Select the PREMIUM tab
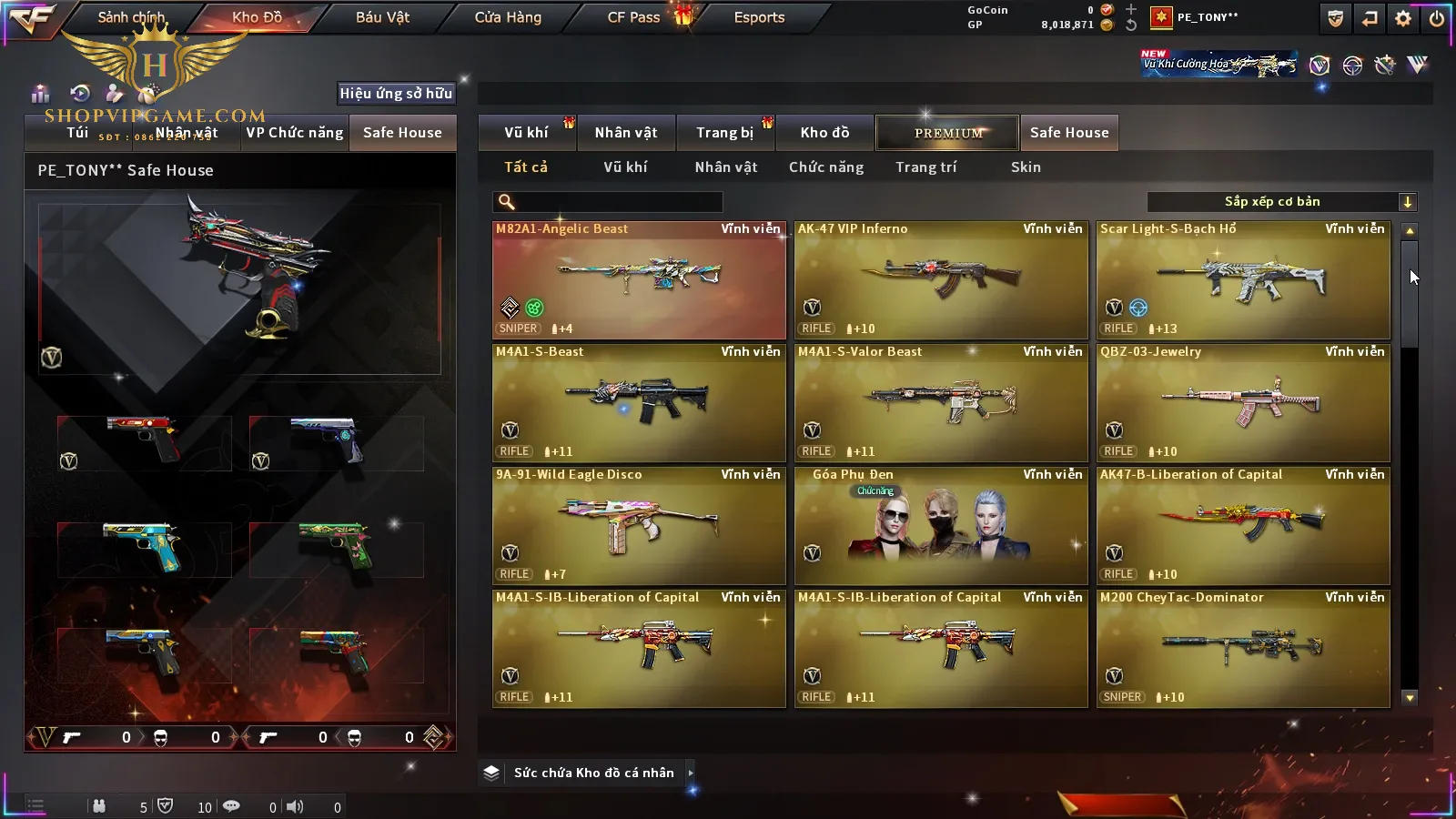This screenshot has height=819, width=1456. click(948, 133)
